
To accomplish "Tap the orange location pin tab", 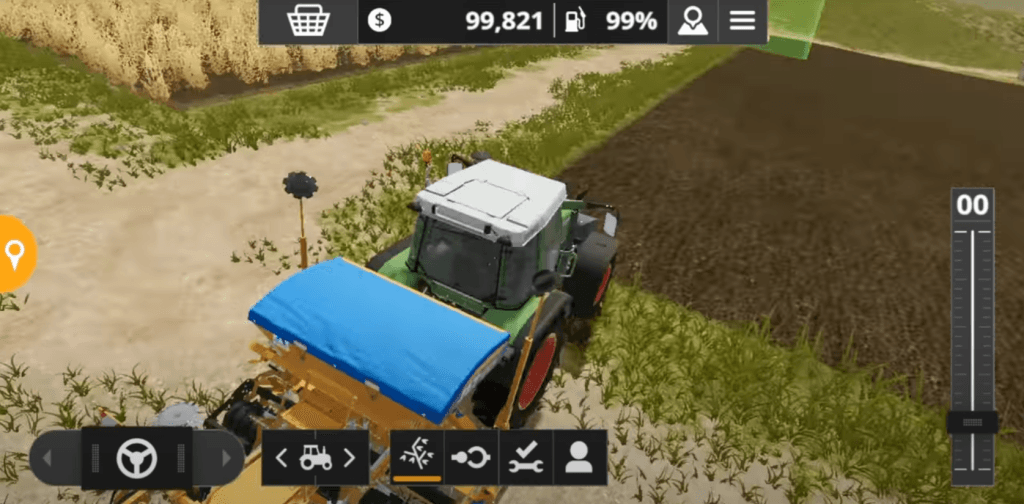I will (14, 254).
